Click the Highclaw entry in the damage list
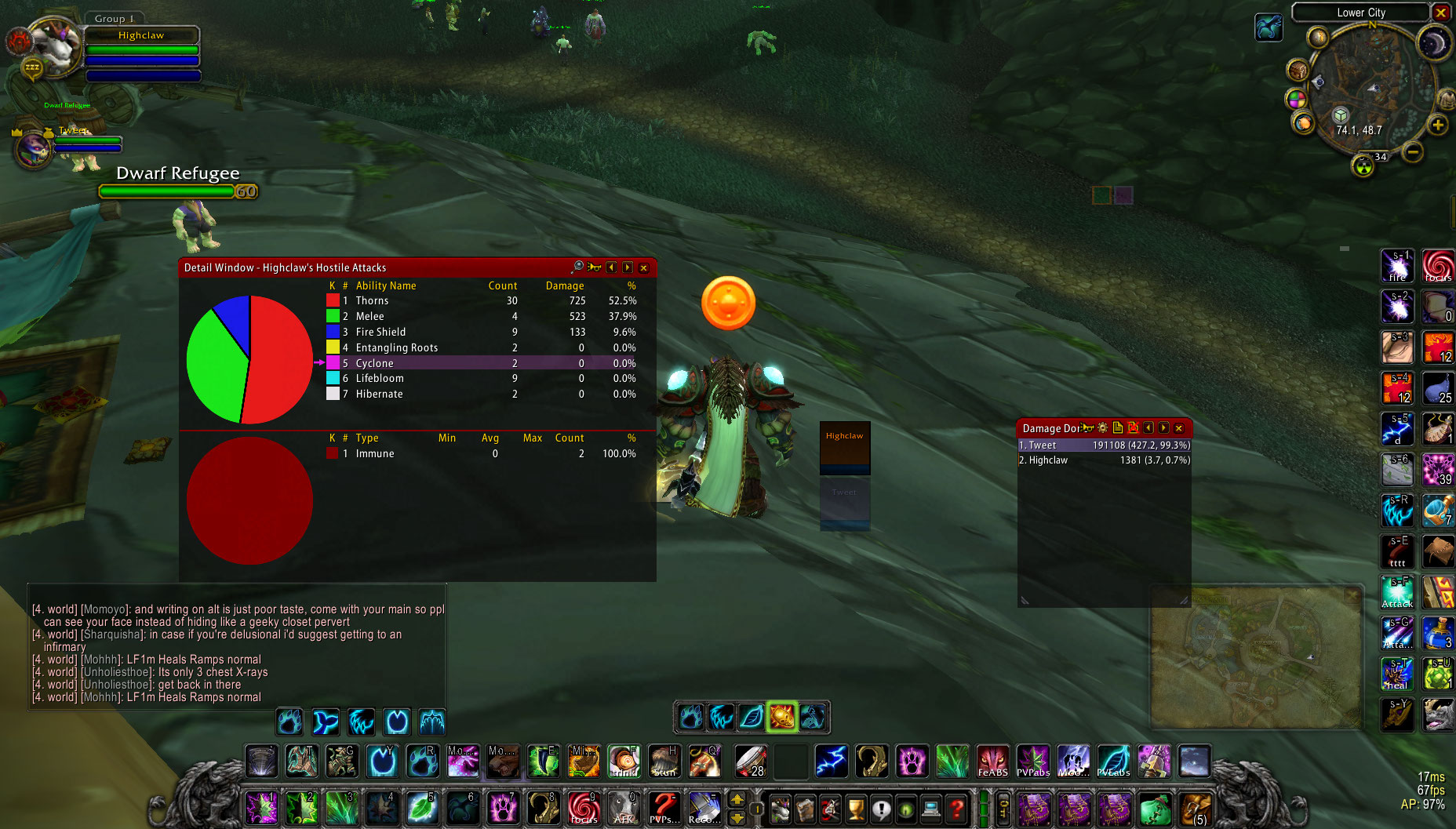Image resolution: width=1456 pixels, height=829 pixels. point(1098,460)
